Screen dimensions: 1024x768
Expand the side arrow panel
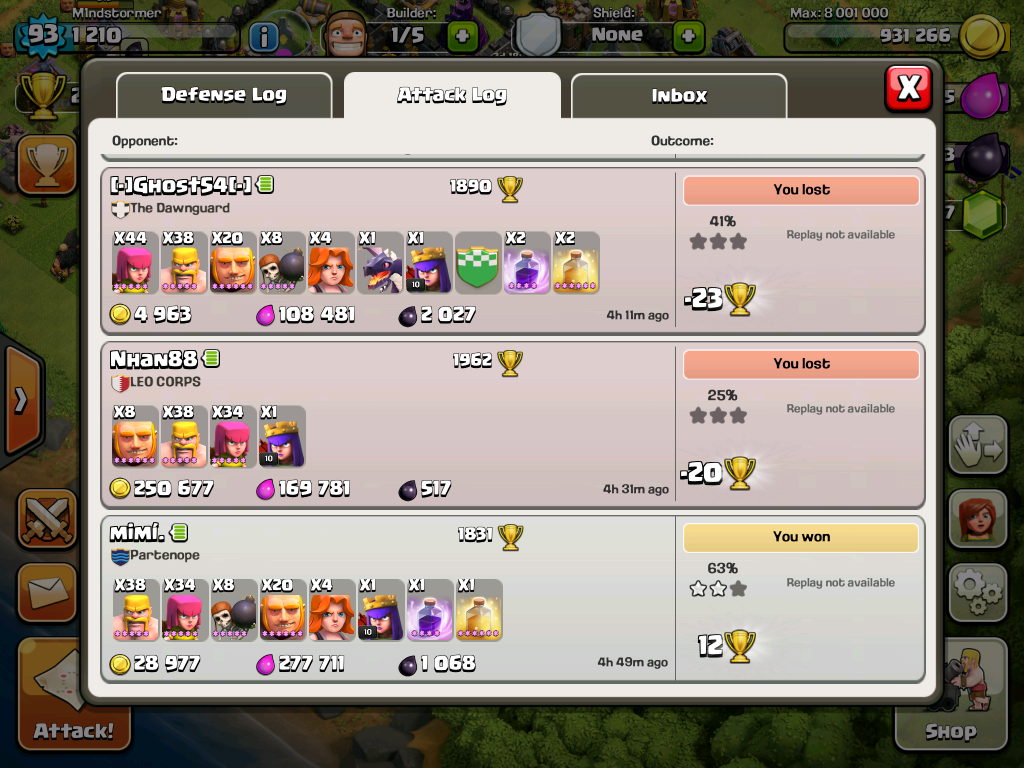click(x=20, y=400)
